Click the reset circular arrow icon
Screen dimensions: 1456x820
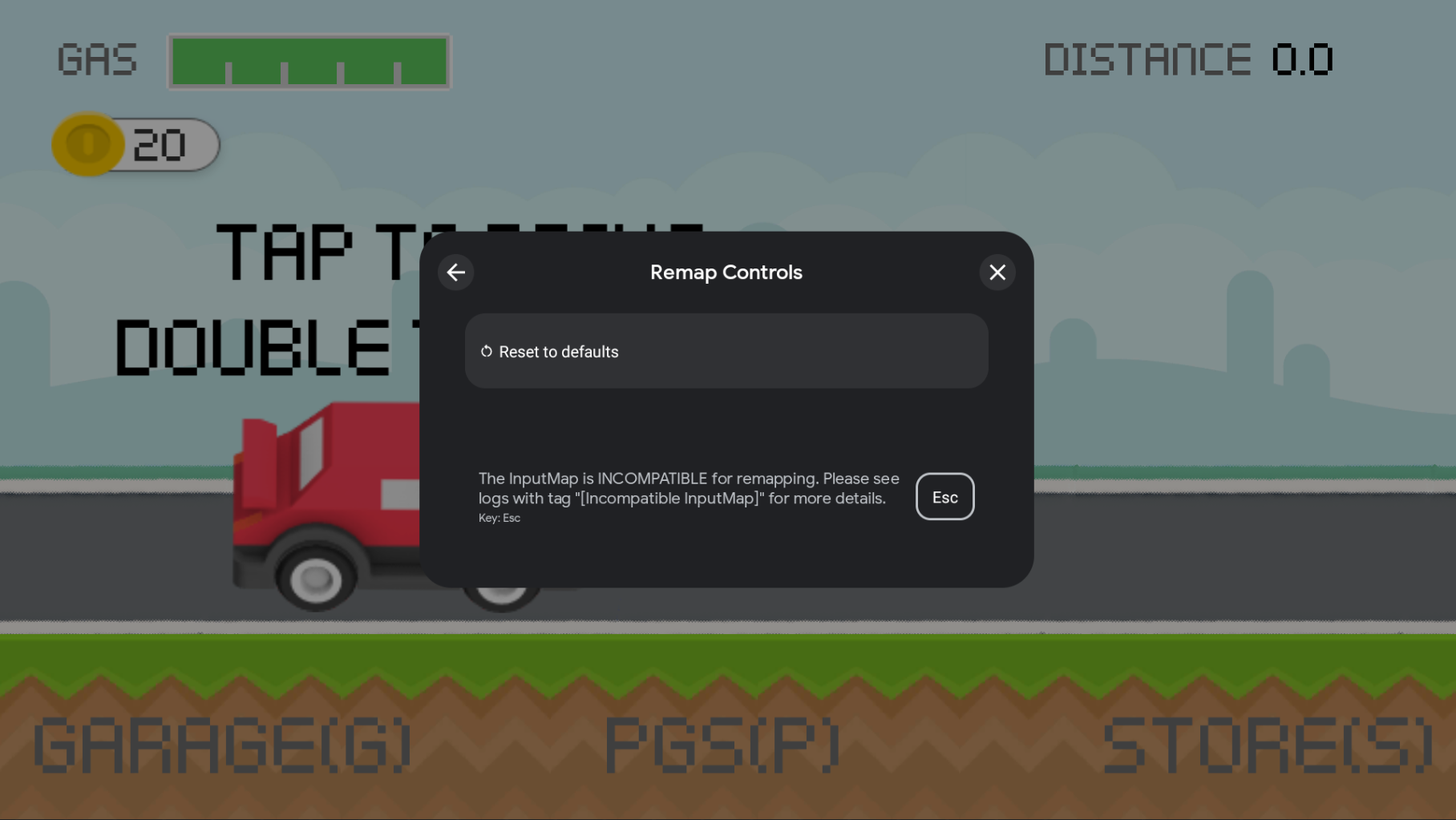[486, 351]
